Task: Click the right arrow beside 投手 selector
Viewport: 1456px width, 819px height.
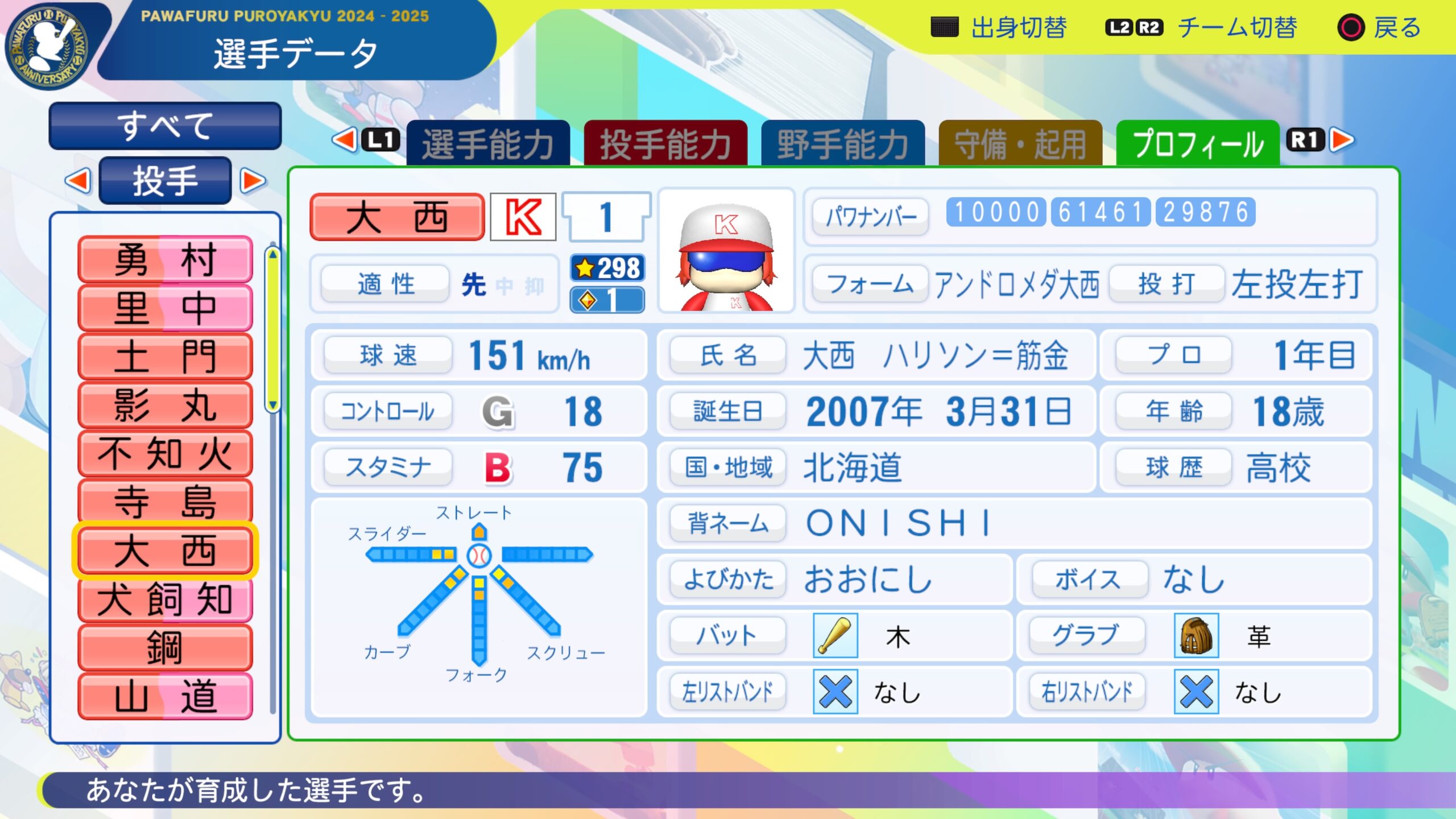Action: 253,181
